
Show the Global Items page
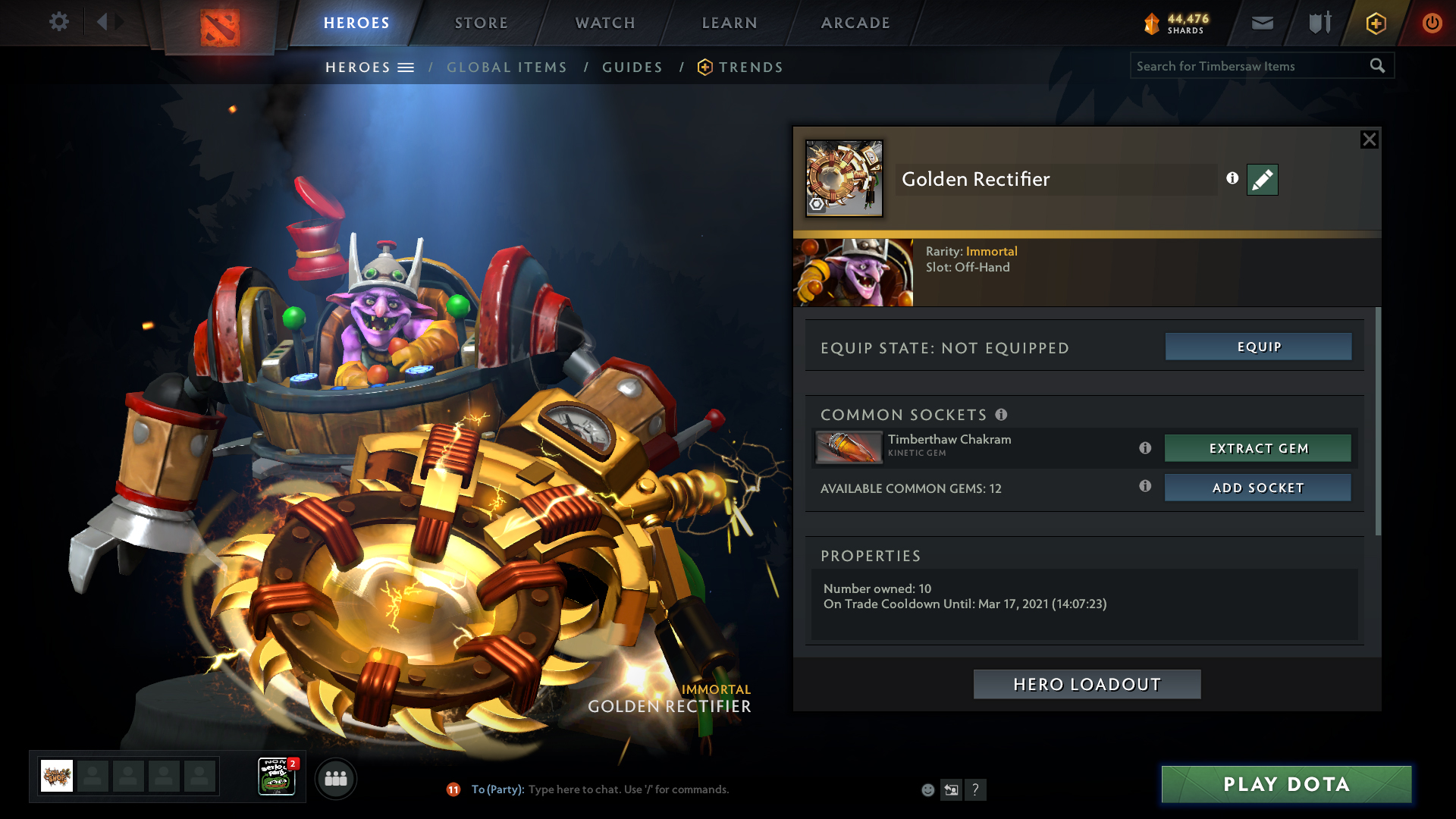507,67
